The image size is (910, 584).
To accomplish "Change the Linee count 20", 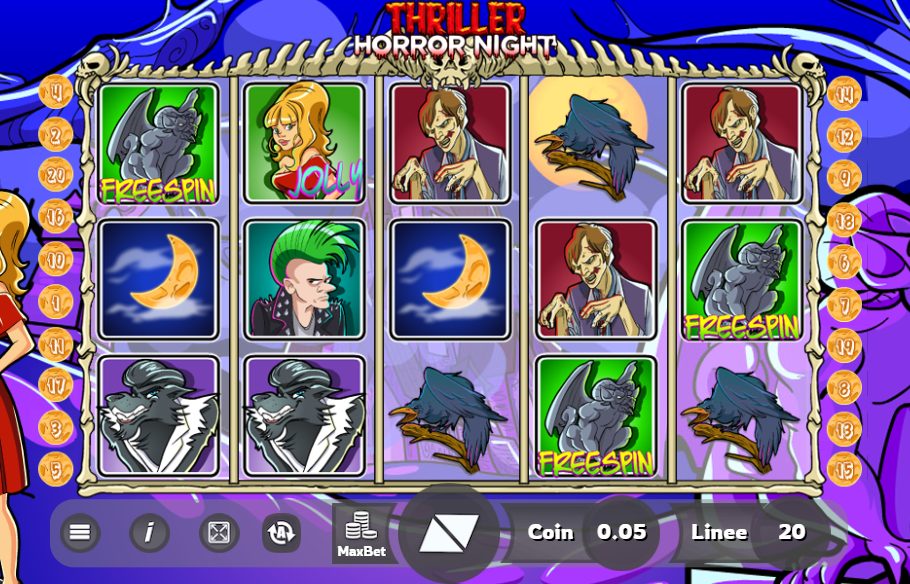I will [791, 532].
